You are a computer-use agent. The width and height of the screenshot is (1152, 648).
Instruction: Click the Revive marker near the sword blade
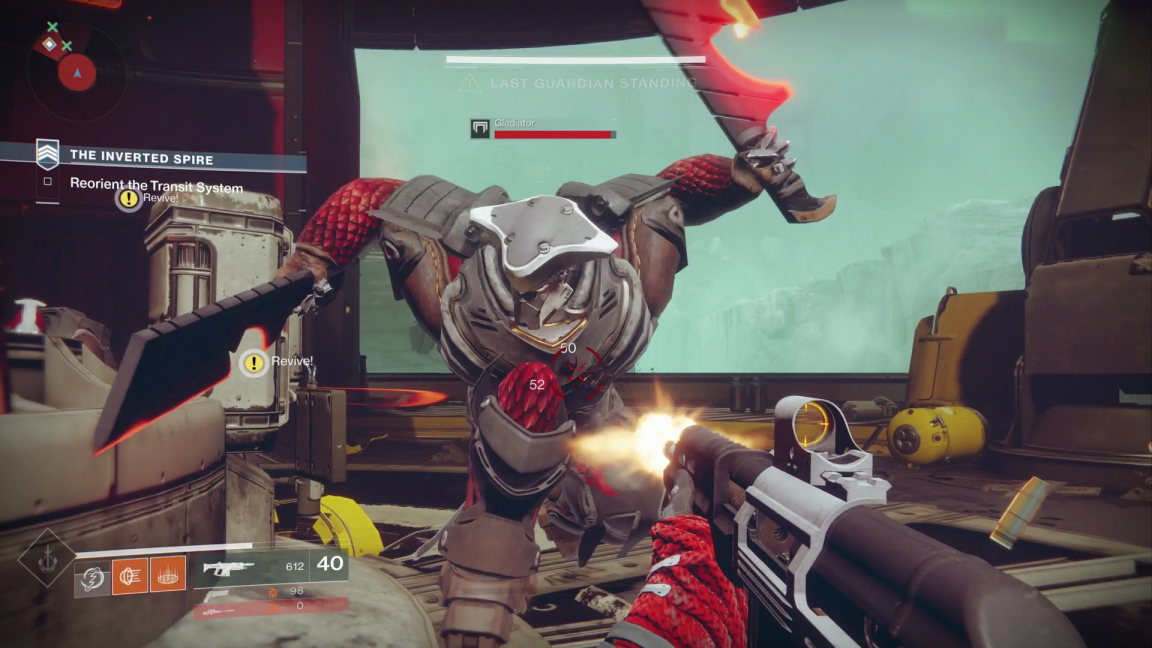tap(255, 363)
